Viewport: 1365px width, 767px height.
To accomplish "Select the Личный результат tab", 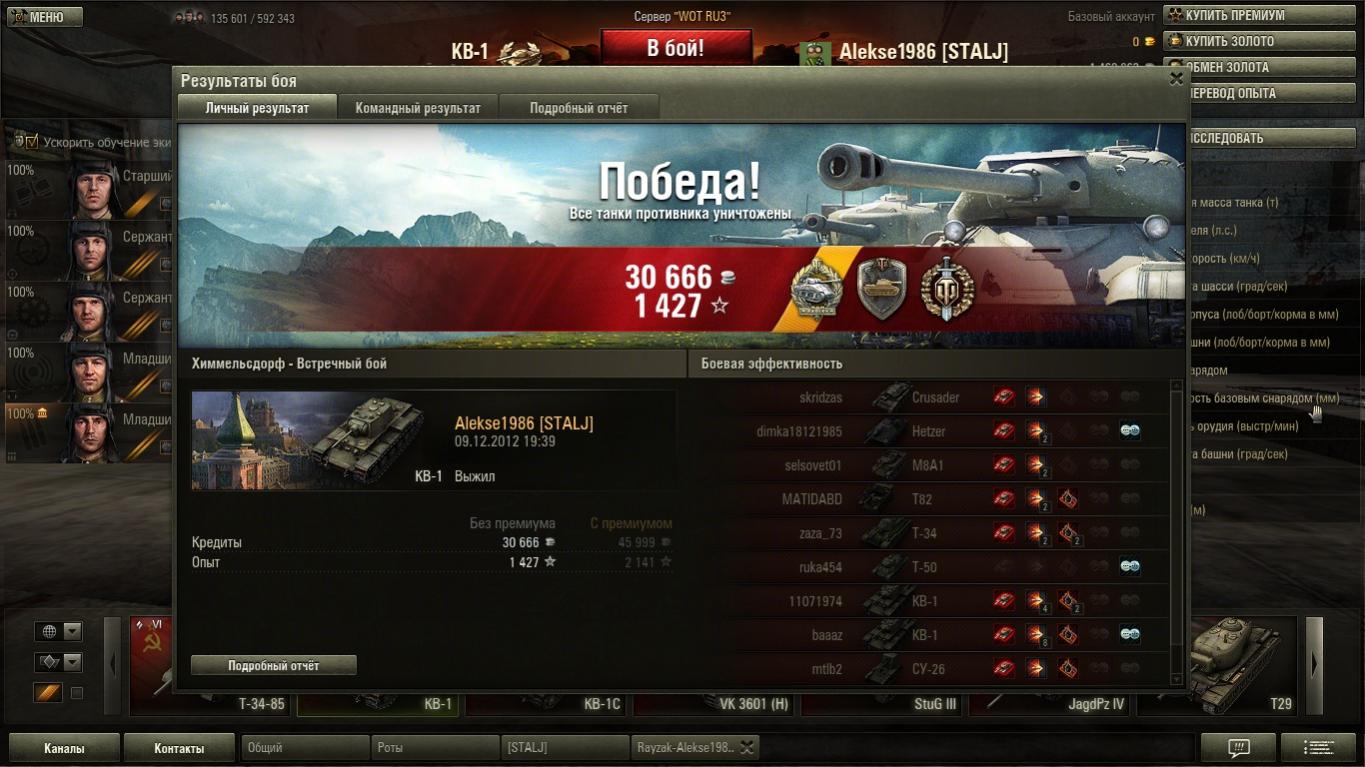I will click(x=257, y=108).
